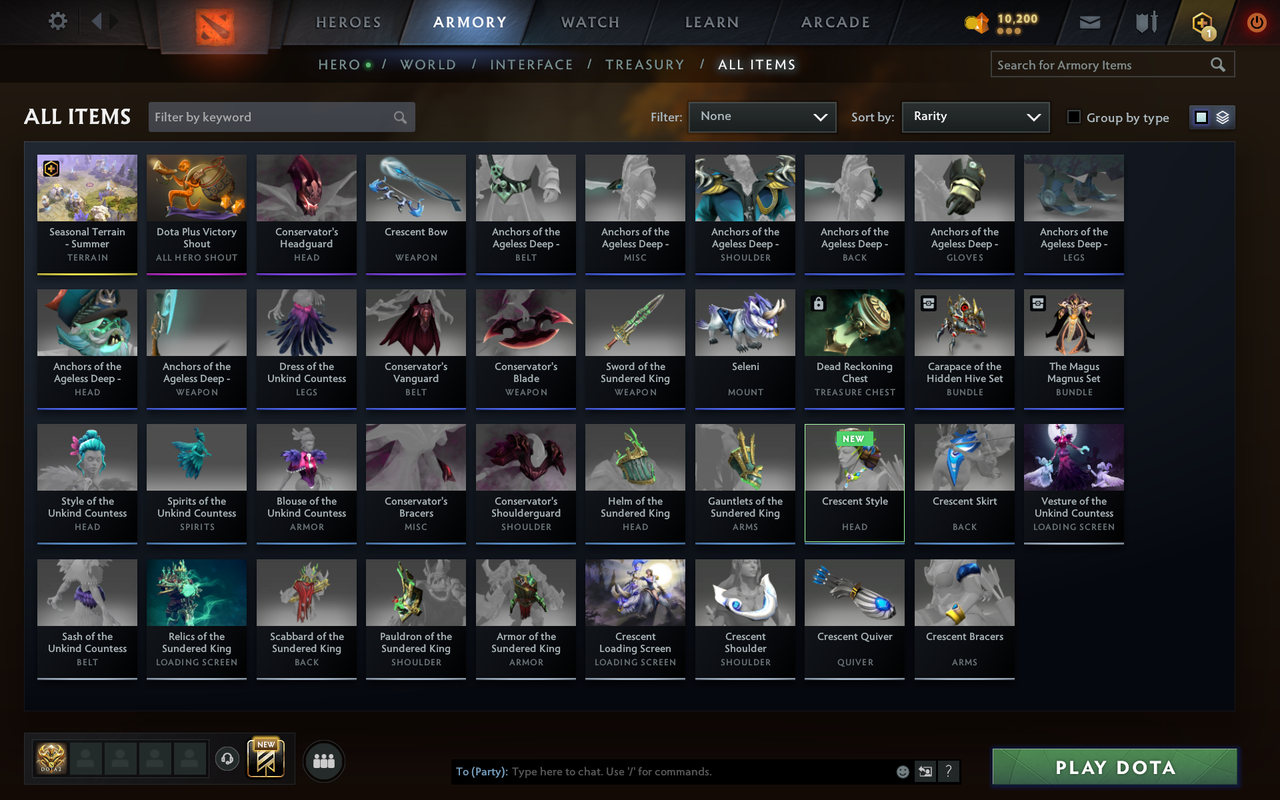Select the Crescent Style head item
Screen dimensions: 1280x800
854,483
